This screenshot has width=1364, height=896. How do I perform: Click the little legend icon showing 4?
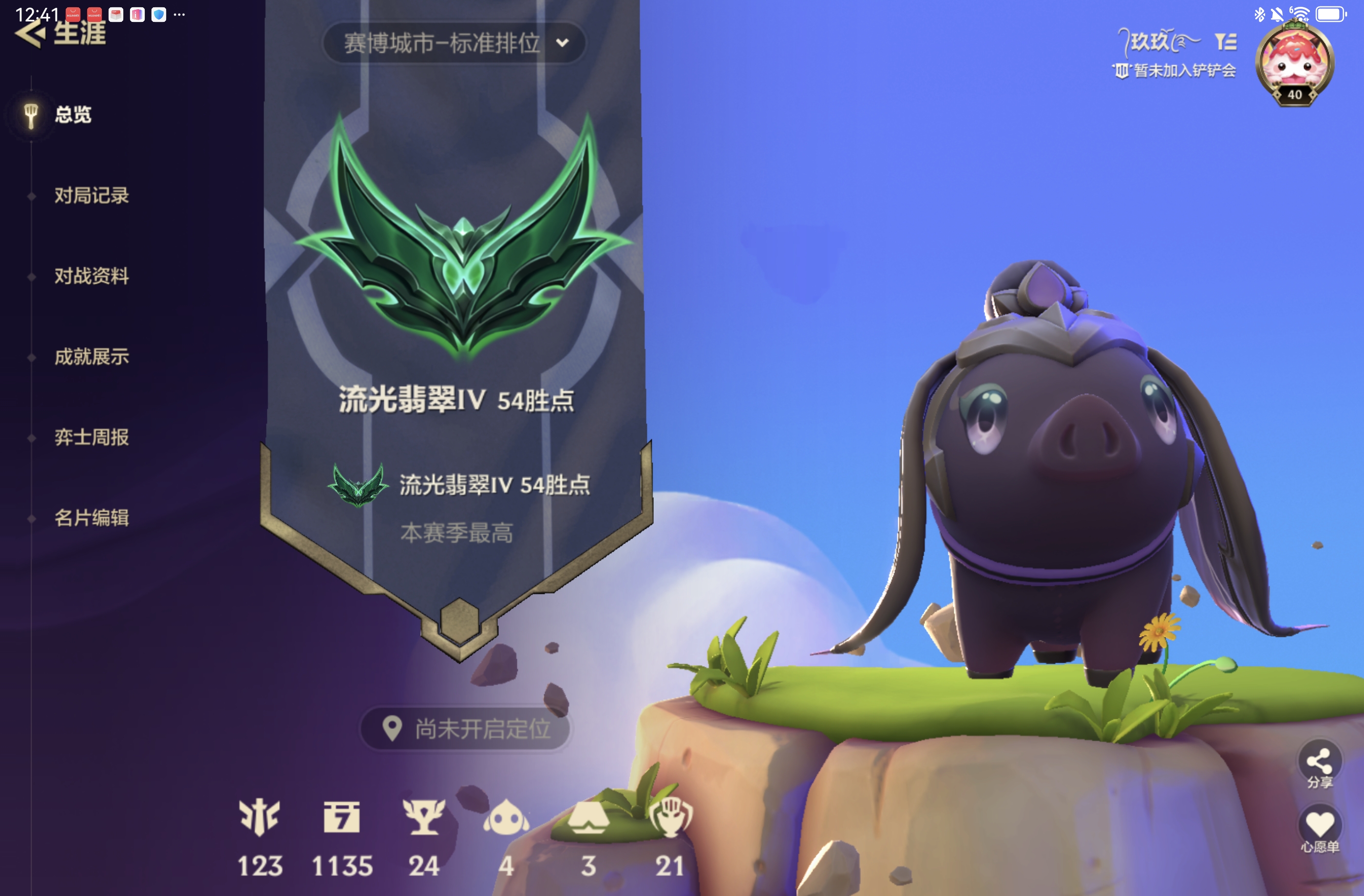(x=506, y=818)
